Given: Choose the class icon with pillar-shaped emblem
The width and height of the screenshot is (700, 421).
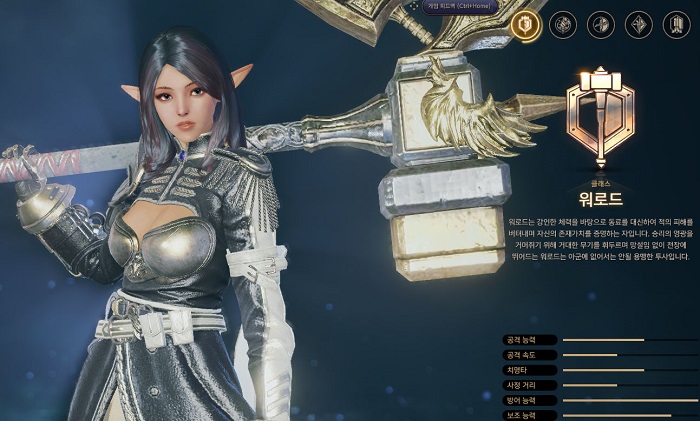Looking at the screenshot, I should 675,24.
